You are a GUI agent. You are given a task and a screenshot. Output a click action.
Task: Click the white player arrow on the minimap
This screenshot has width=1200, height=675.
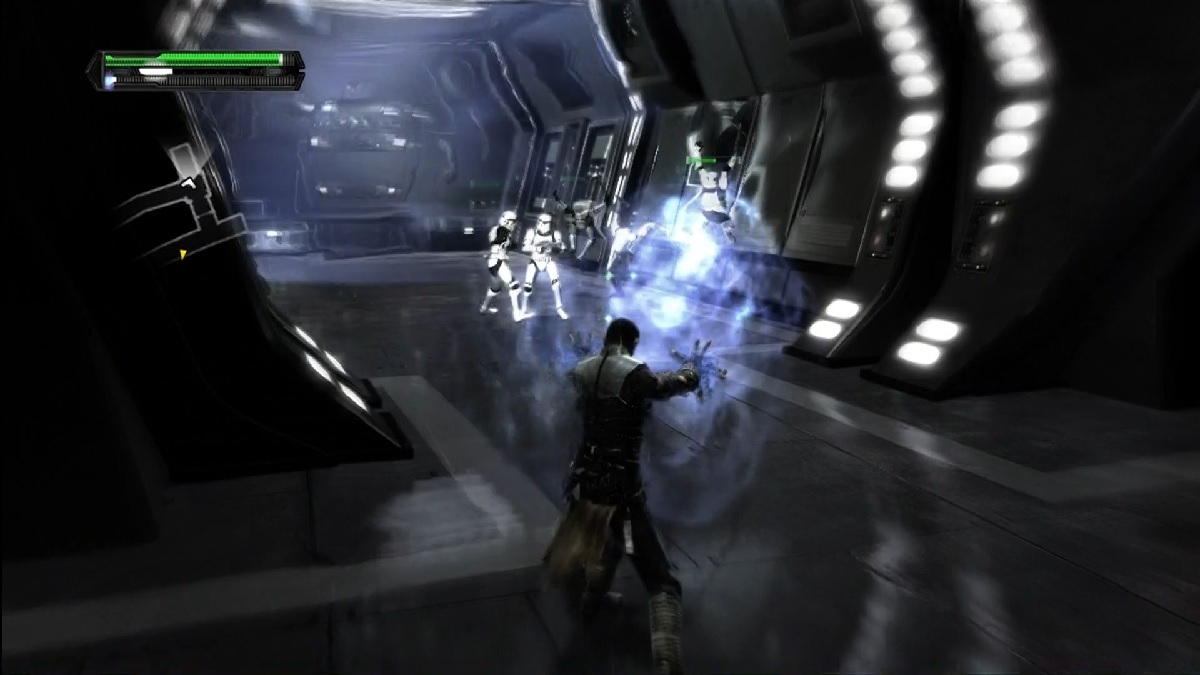[187, 182]
